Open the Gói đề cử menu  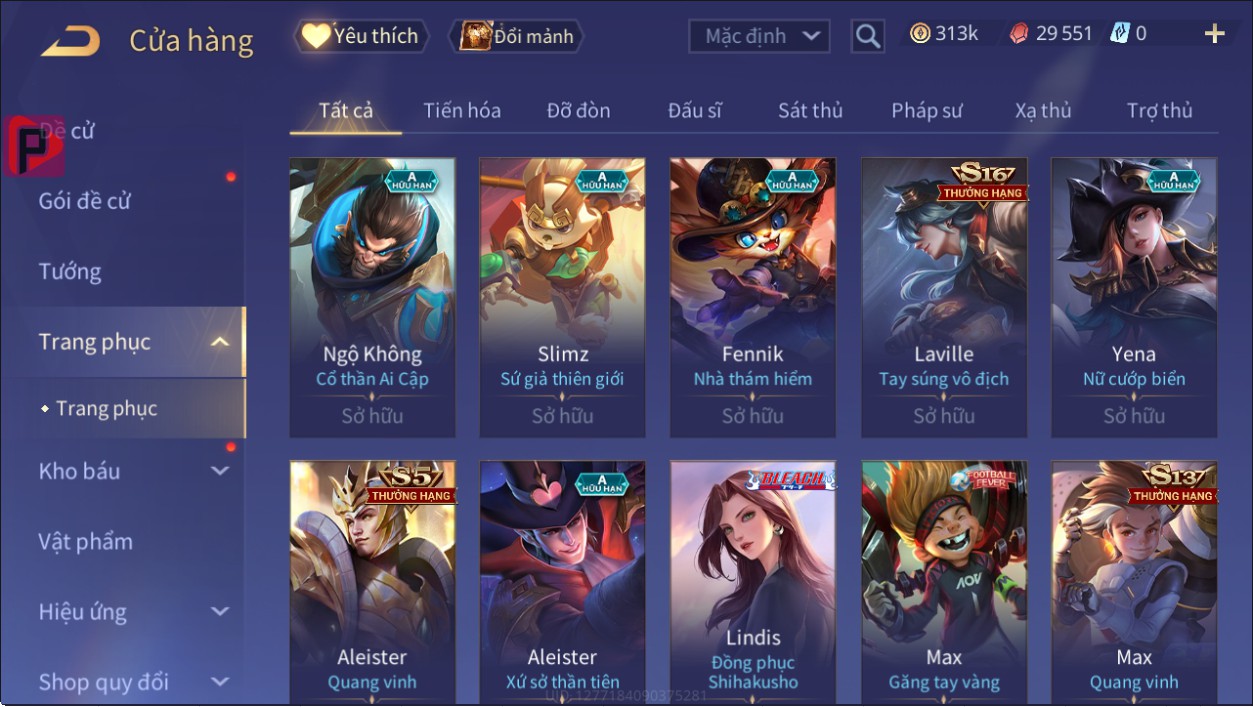point(85,201)
